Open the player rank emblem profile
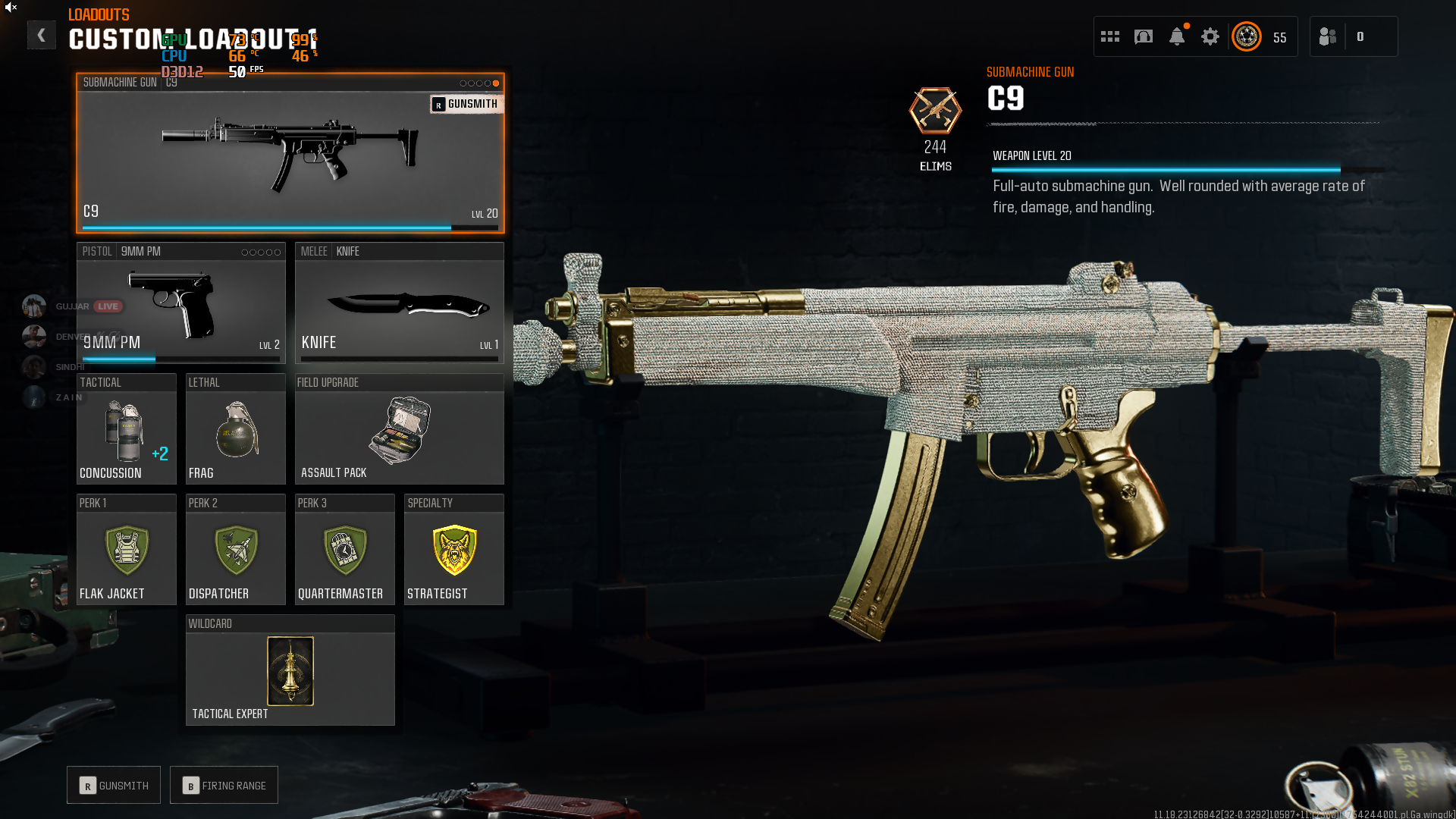 click(x=1247, y=36)
